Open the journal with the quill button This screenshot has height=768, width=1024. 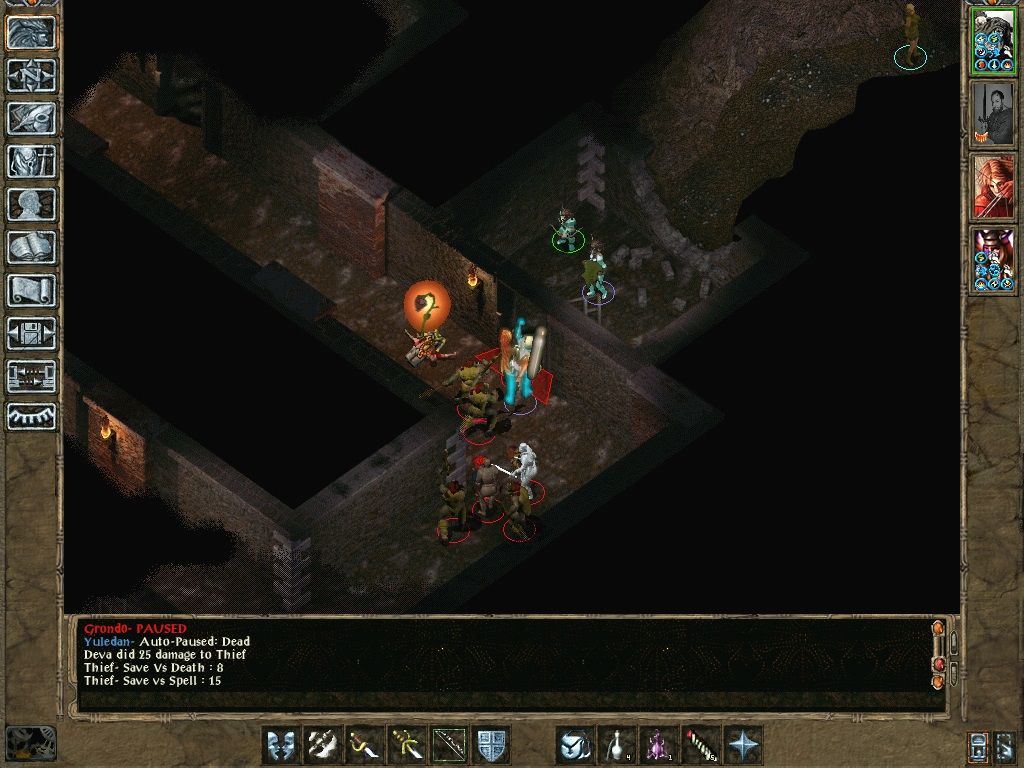(32, 118)
